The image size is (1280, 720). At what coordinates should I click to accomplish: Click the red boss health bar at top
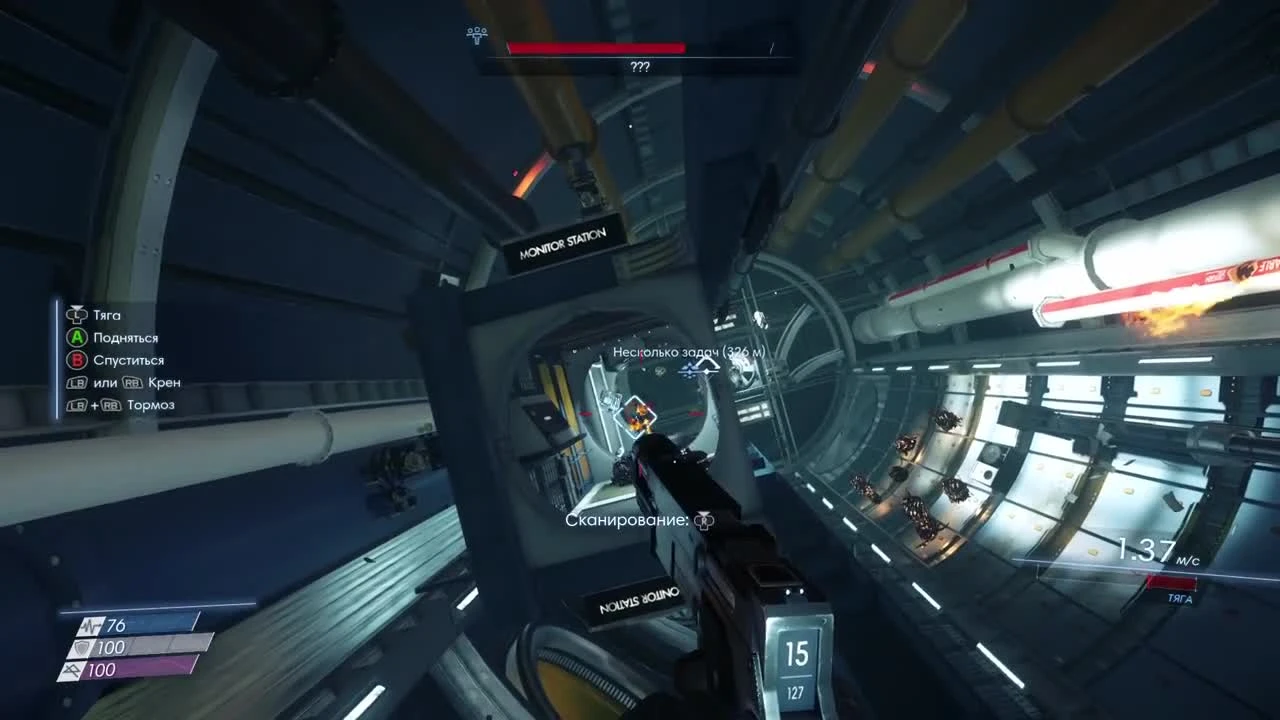pos(597,46)
